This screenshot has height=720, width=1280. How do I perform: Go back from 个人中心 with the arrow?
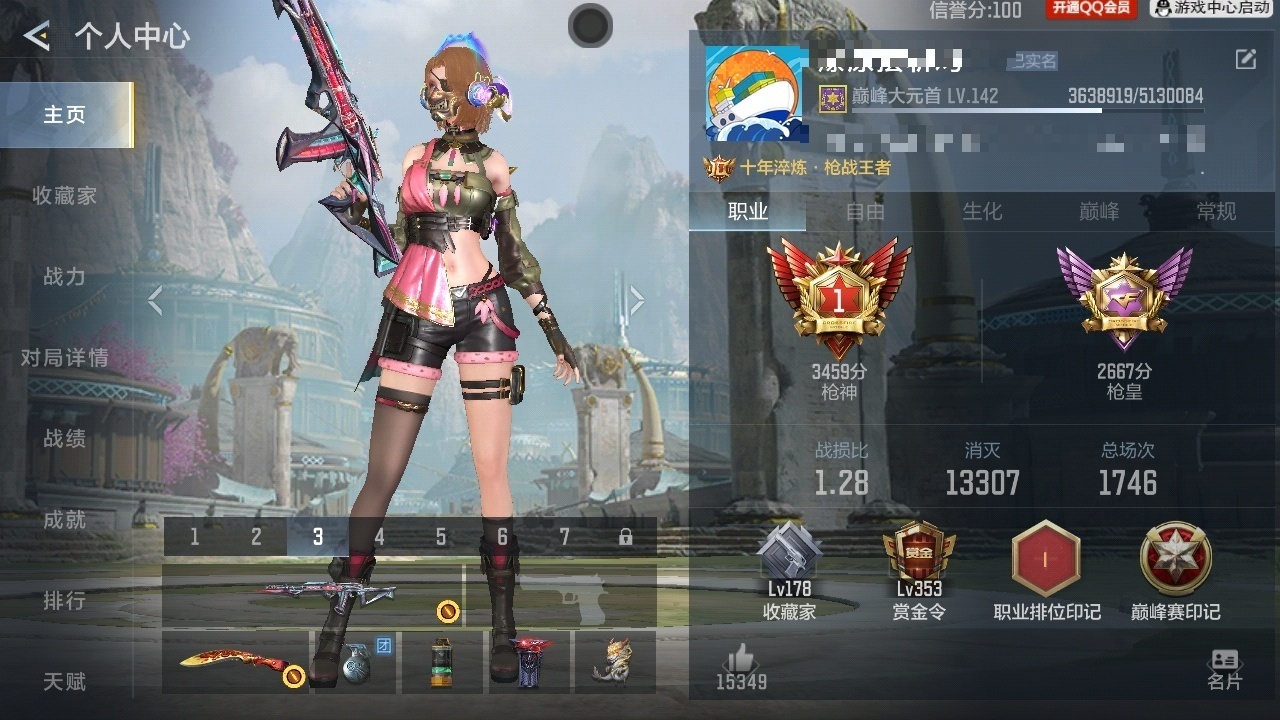coord(37,37)
